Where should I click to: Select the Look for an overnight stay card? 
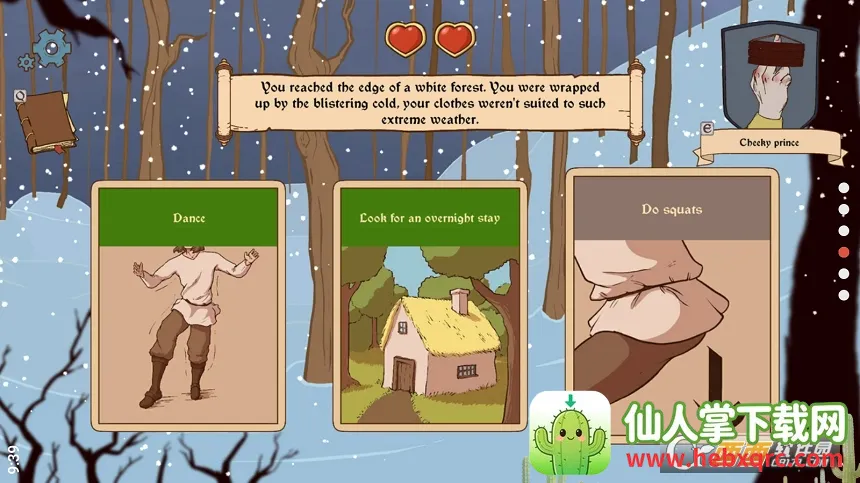click(x=429, y=303)
